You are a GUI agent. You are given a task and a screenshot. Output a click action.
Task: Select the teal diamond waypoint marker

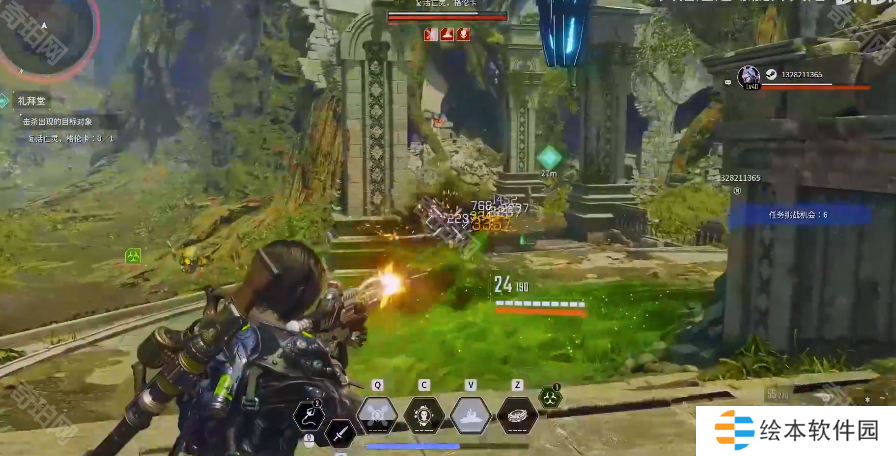pyautogui.click(x=549, y=156)
